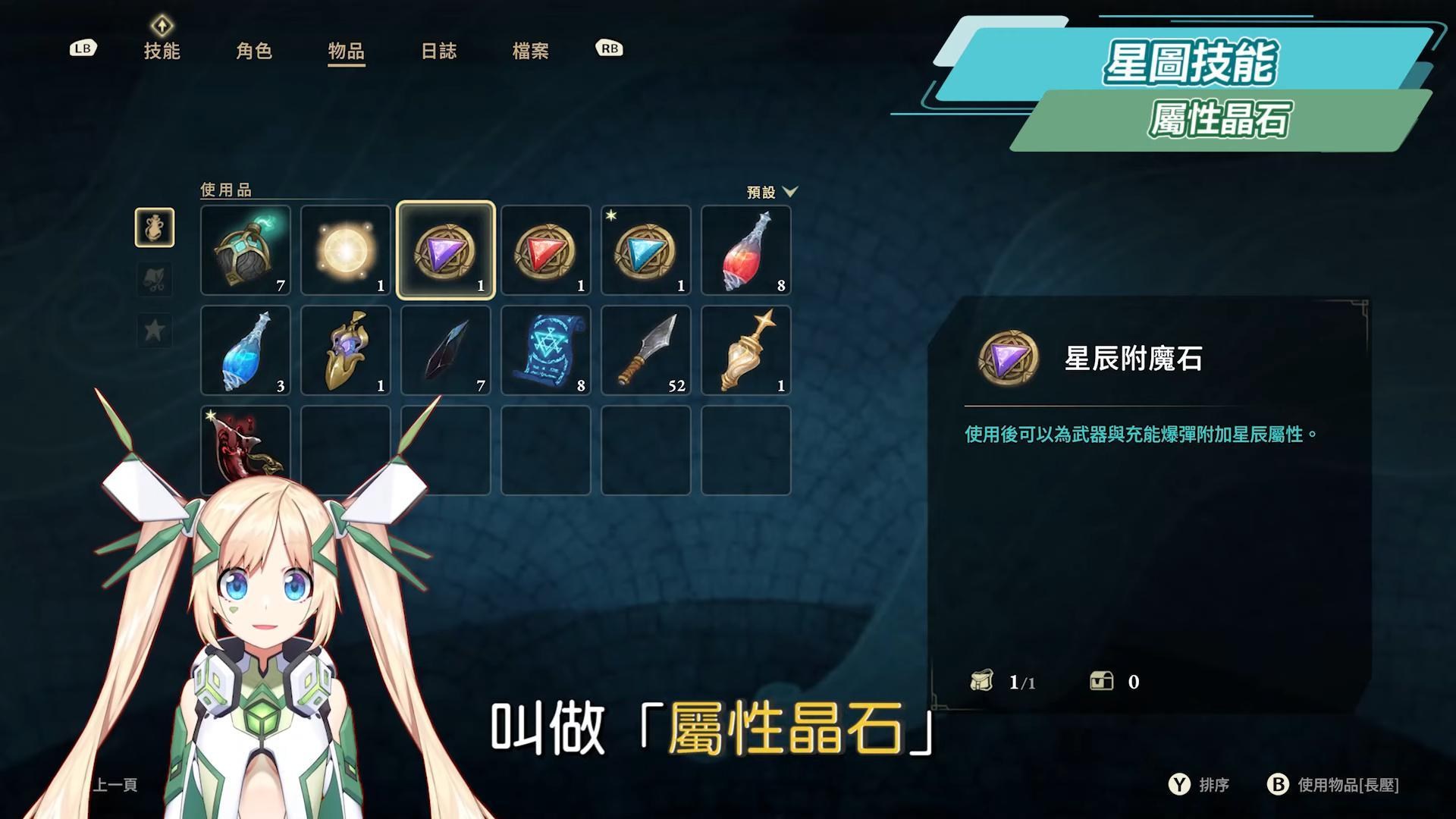Screen dimensions: 1456x819
Task: Select the consumables potion category icon
Action: pos(155,227)
